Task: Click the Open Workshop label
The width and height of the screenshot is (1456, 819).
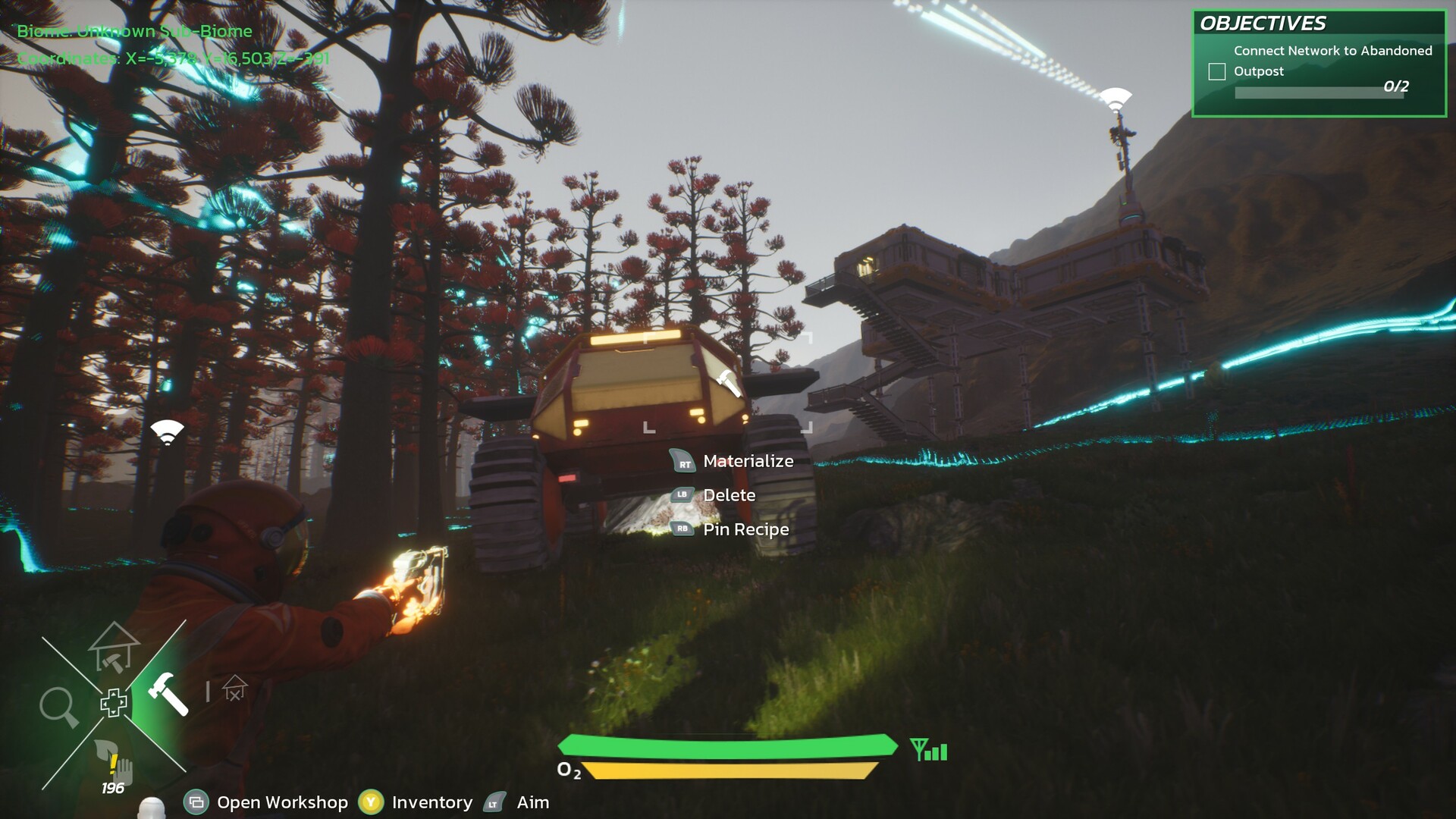Action: (x=282, y=802)
